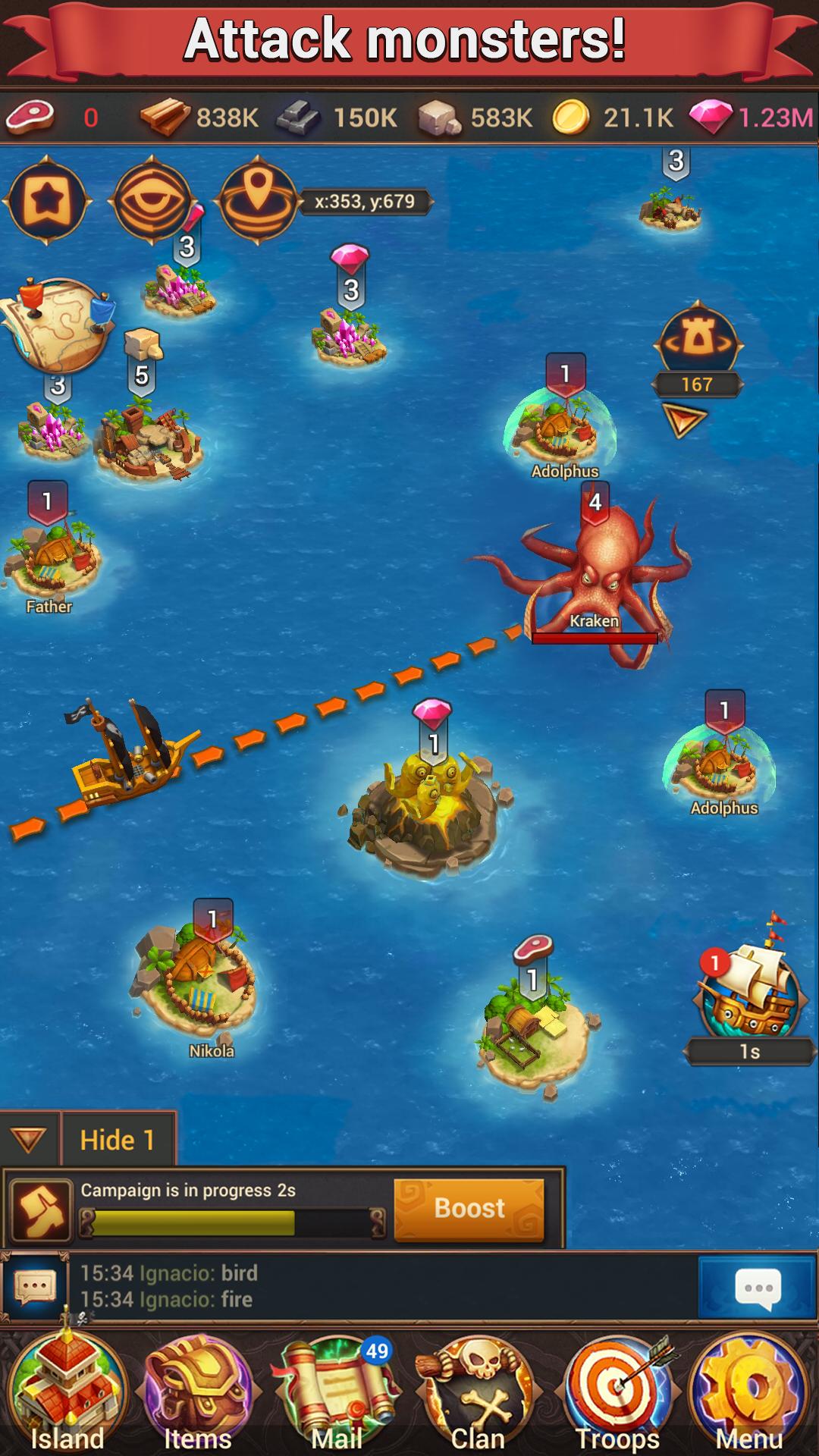819x1456 pixels.
Task: Open the chat speech bubble button
Action: 758,1288
